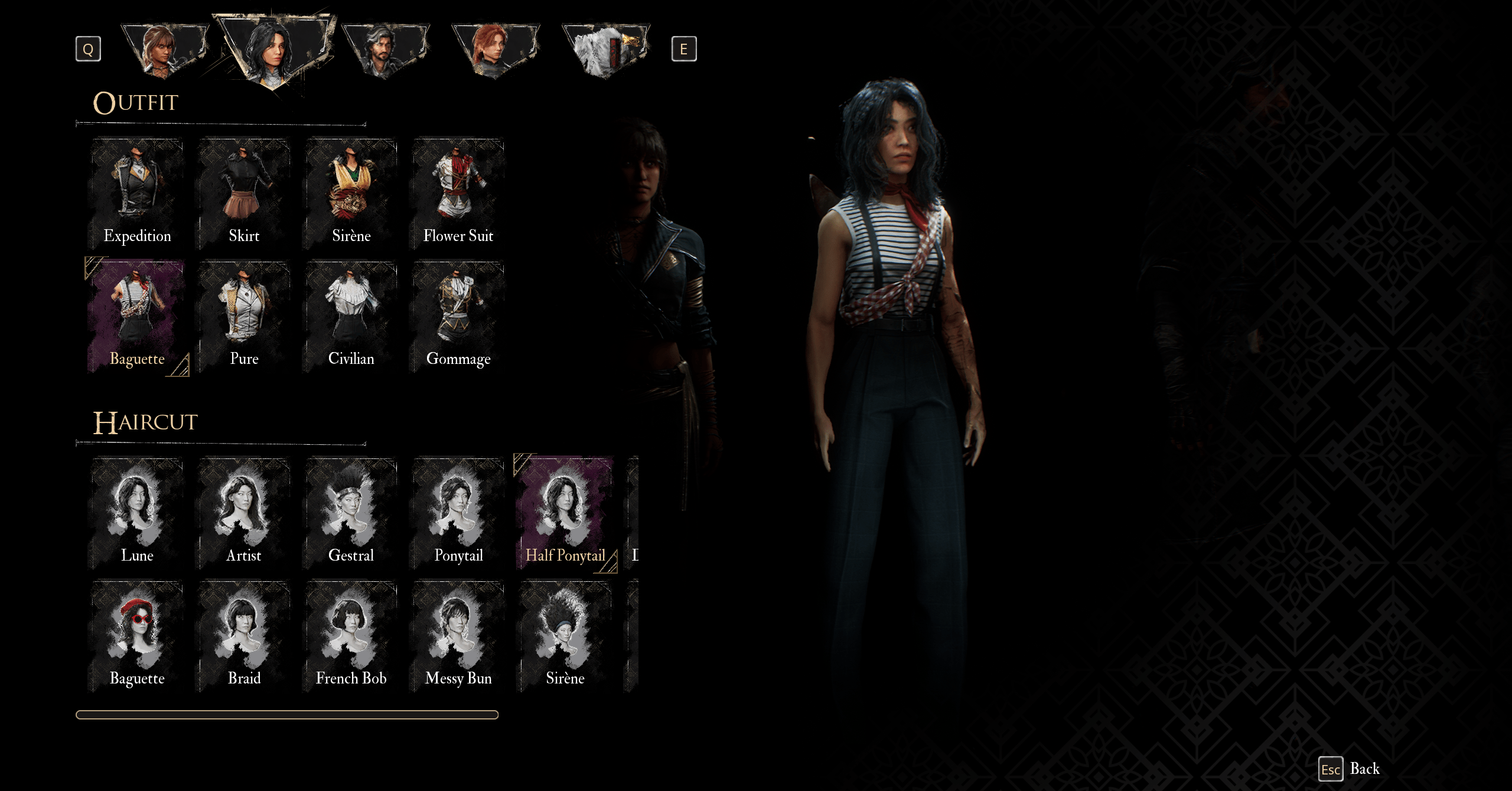Screen dimensions: 1512x791
Task: Switch to the red-haired character tab
Action: [x=495, y=50]
